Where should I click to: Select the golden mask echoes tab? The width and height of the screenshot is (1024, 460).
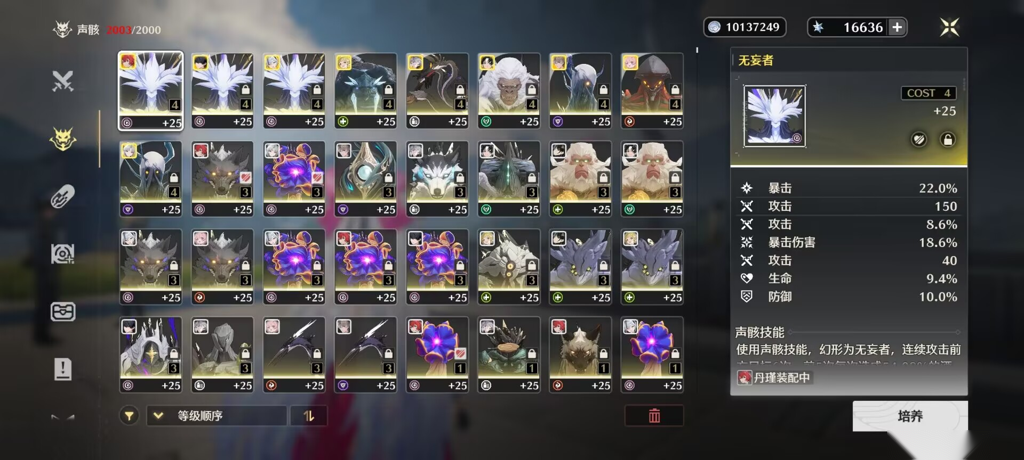(x=63, y=139)
